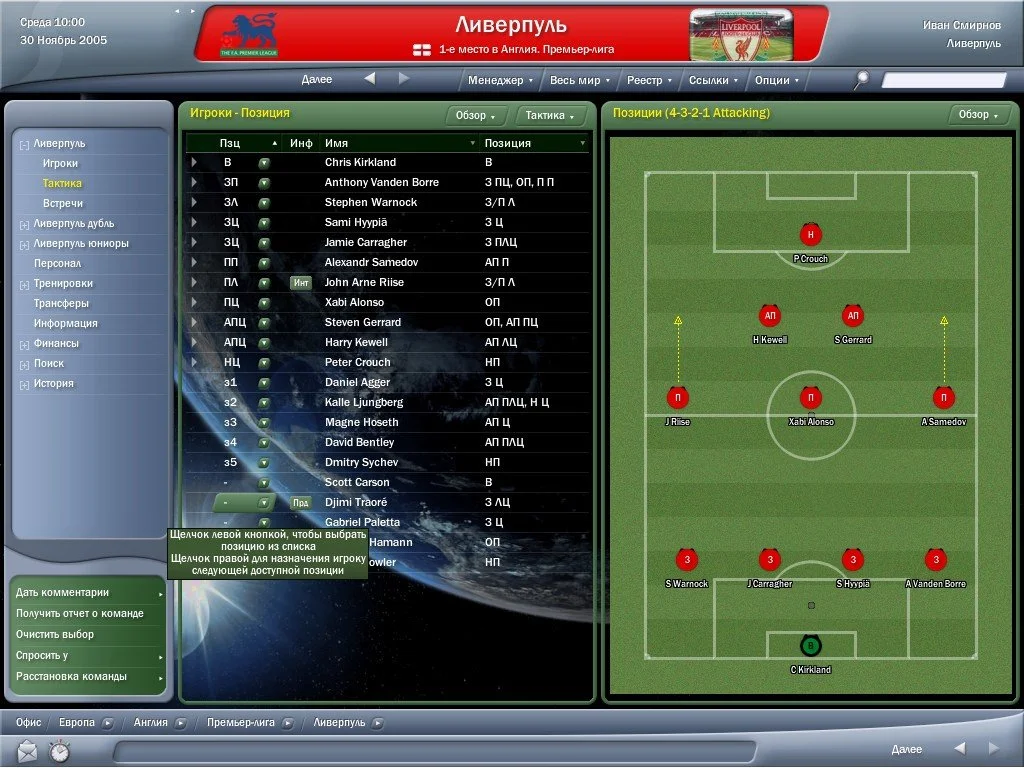Open the Обзор dropdown above the pitch
1024x768 pixels.
[x=978, y=114]
